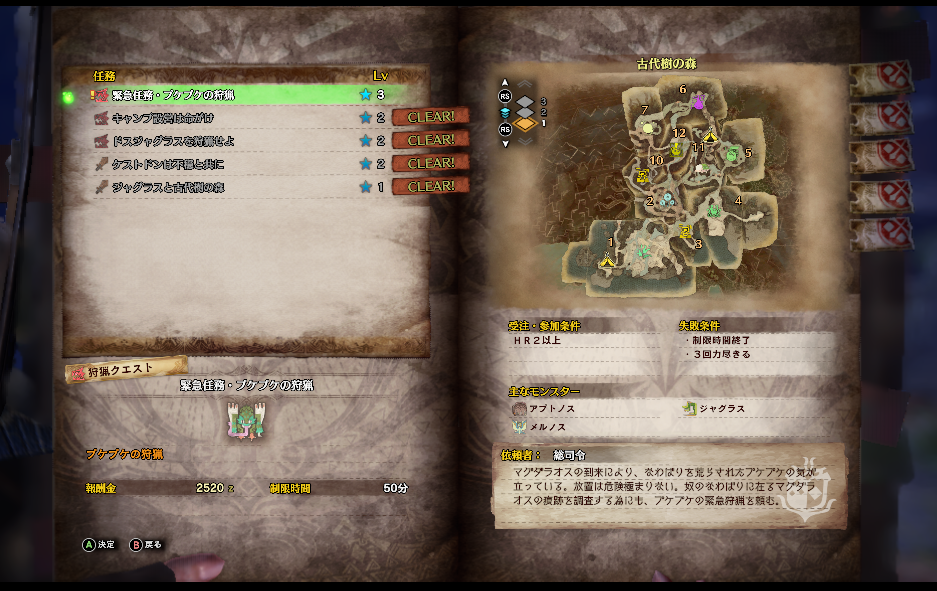Click the purple marker in map area 6
Image resolution: width=937 pixels, height=591 pixels.
[698, 102]
